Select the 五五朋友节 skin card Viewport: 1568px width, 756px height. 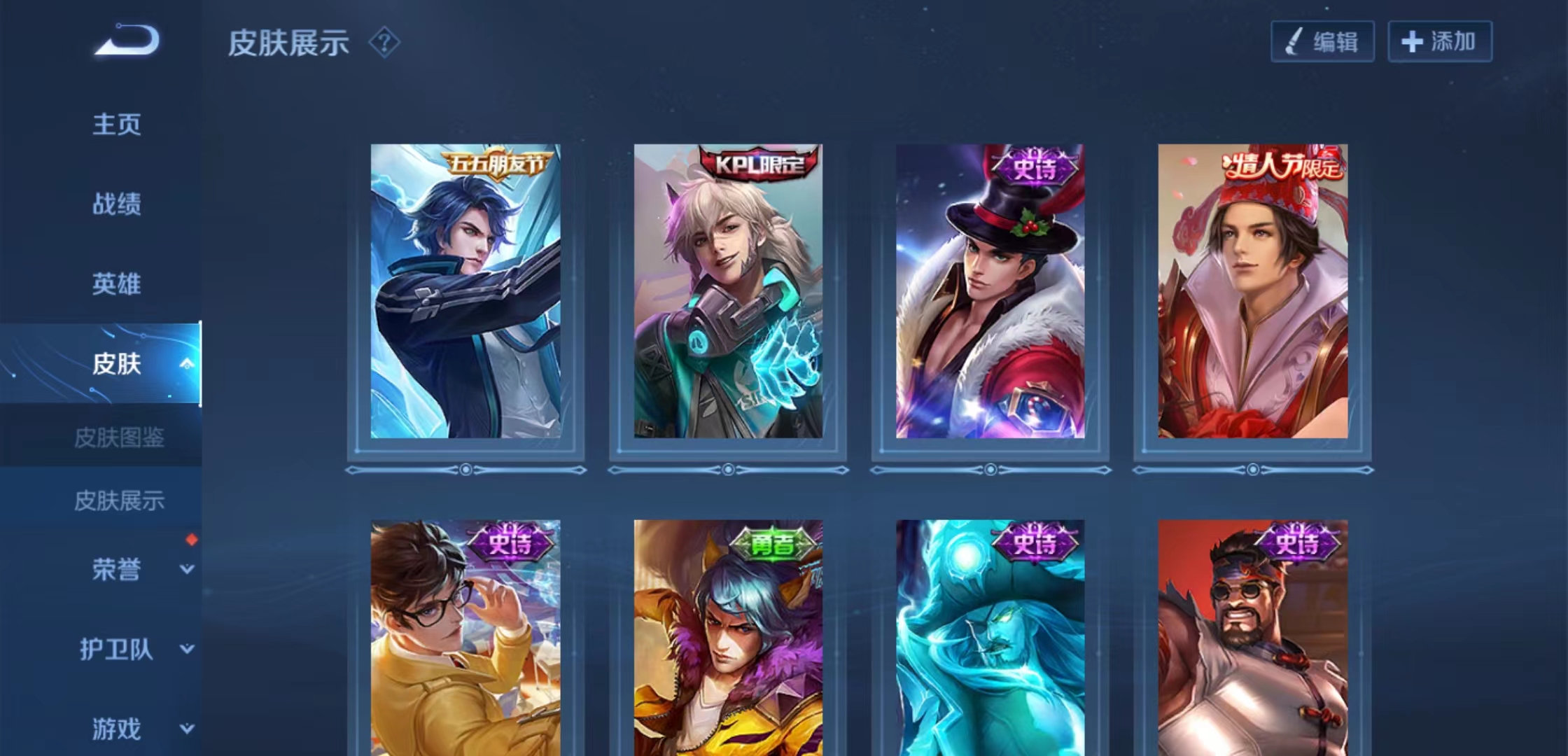click(465, 291)
